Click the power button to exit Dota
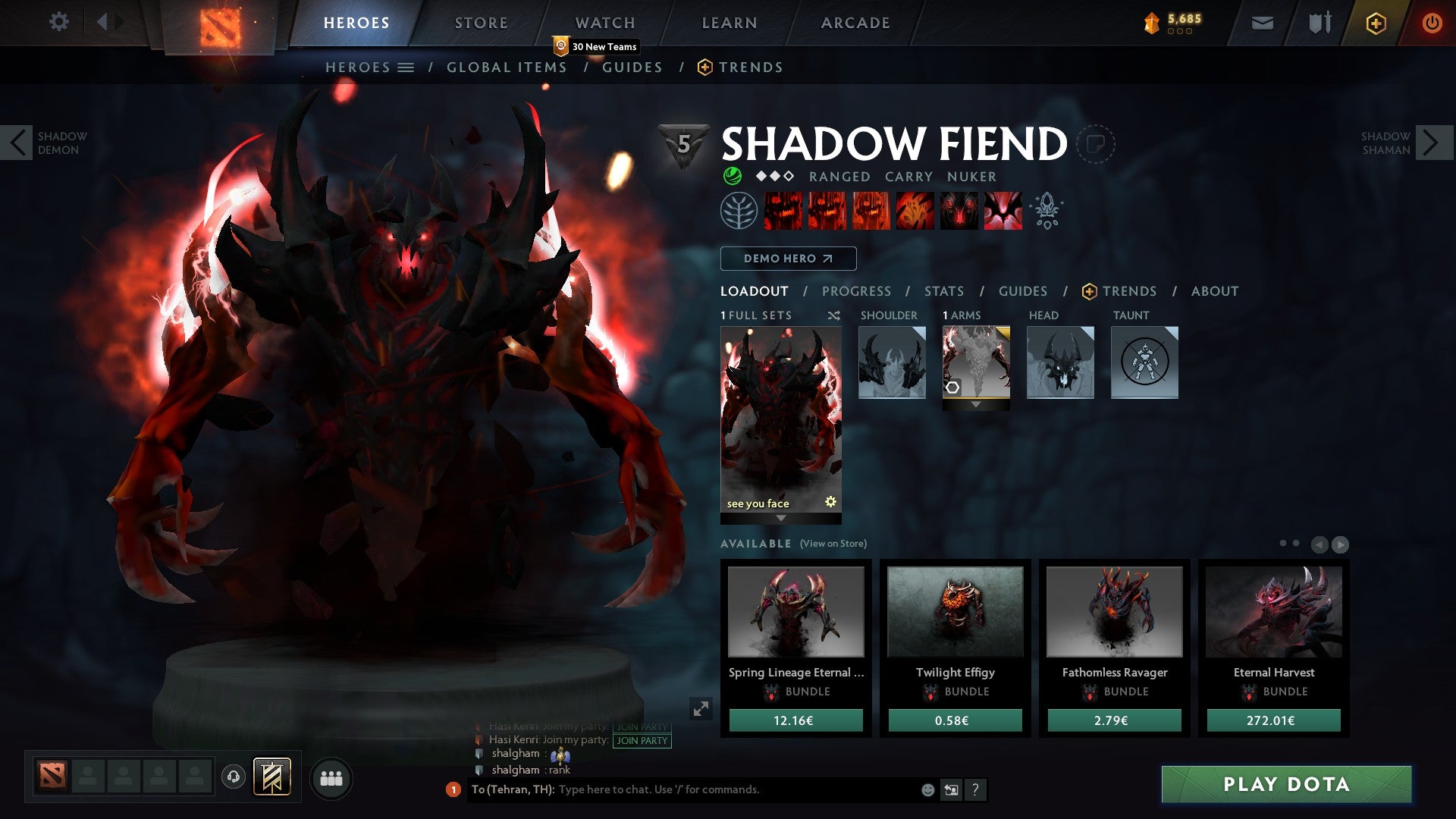 click(x=1433, y=23)
